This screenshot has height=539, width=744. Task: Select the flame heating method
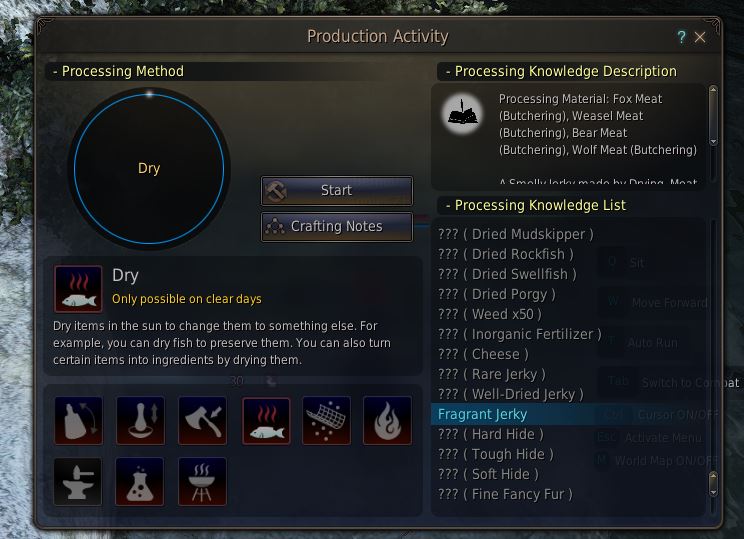387,420
